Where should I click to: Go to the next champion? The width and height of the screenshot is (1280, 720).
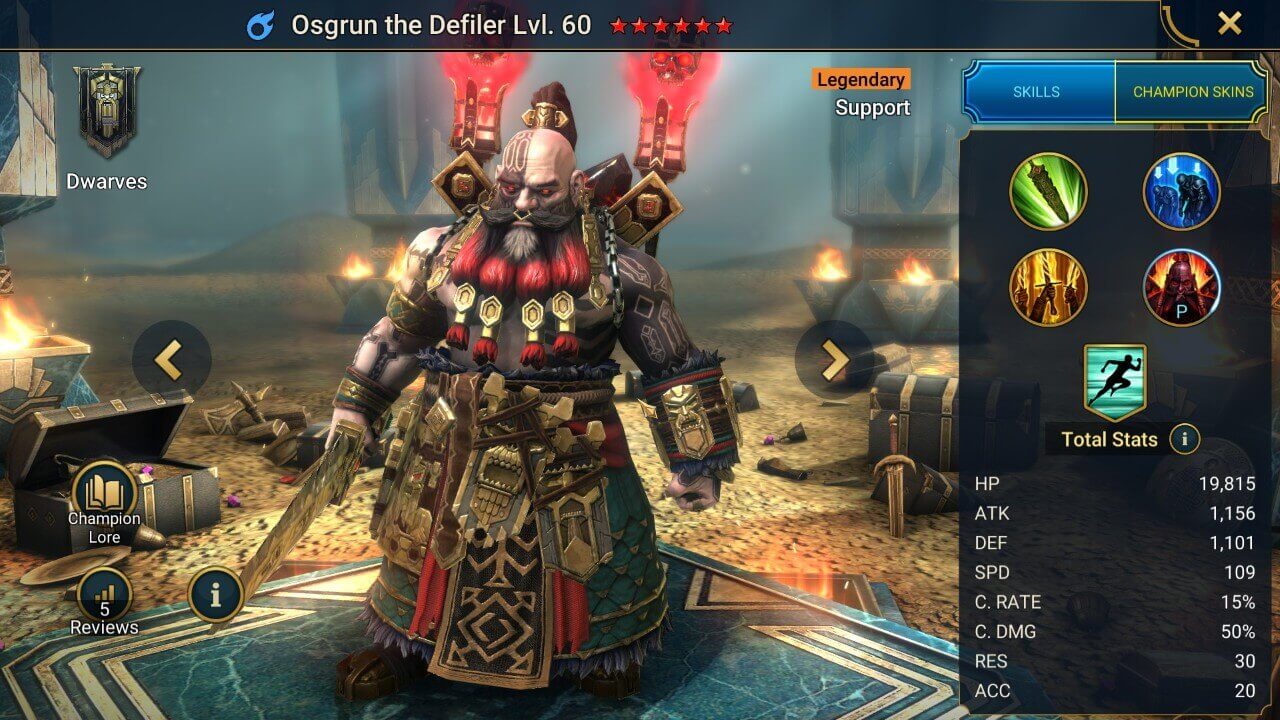coord(834,359)
